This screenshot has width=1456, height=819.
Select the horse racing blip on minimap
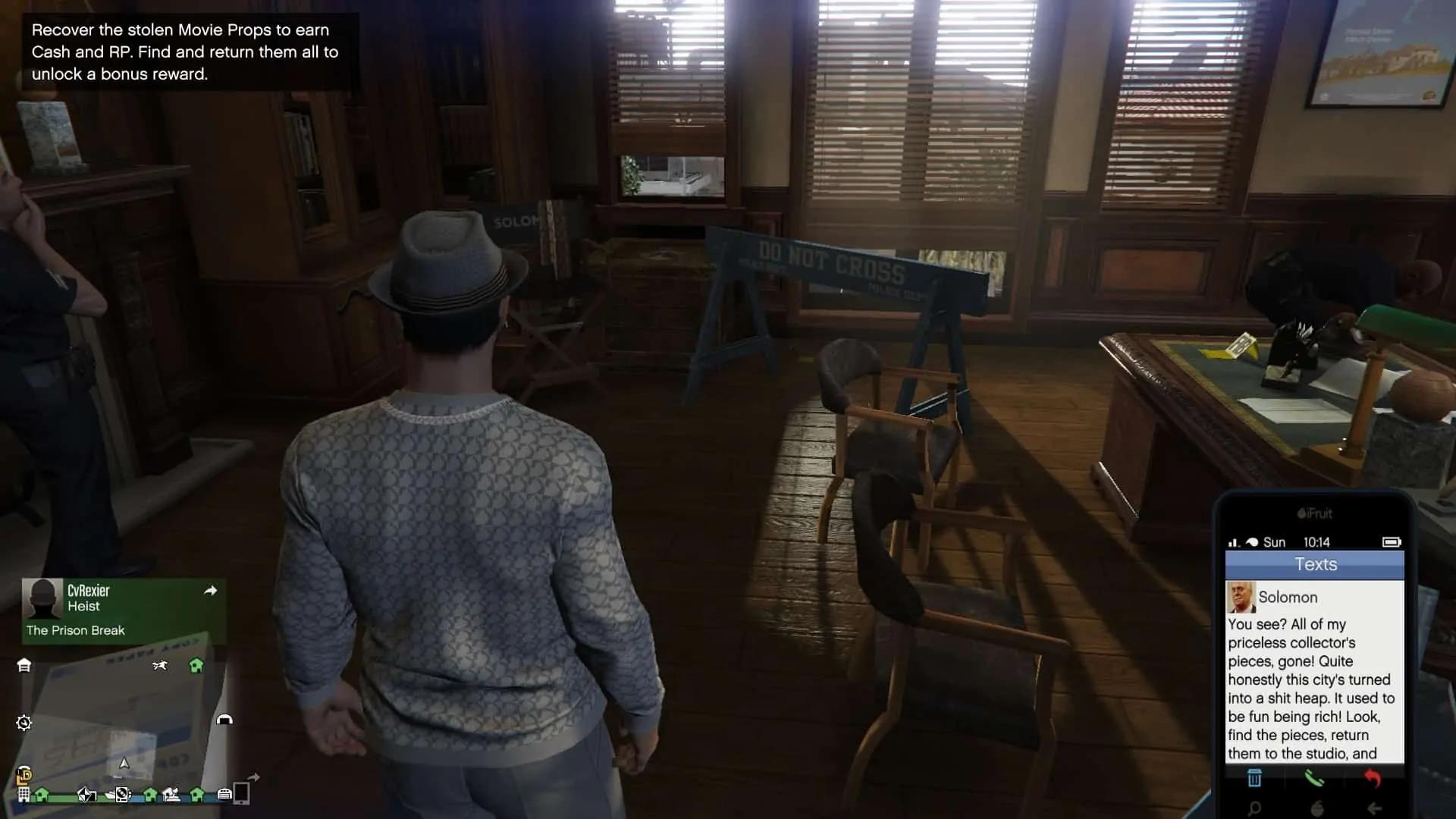(159, 666)
